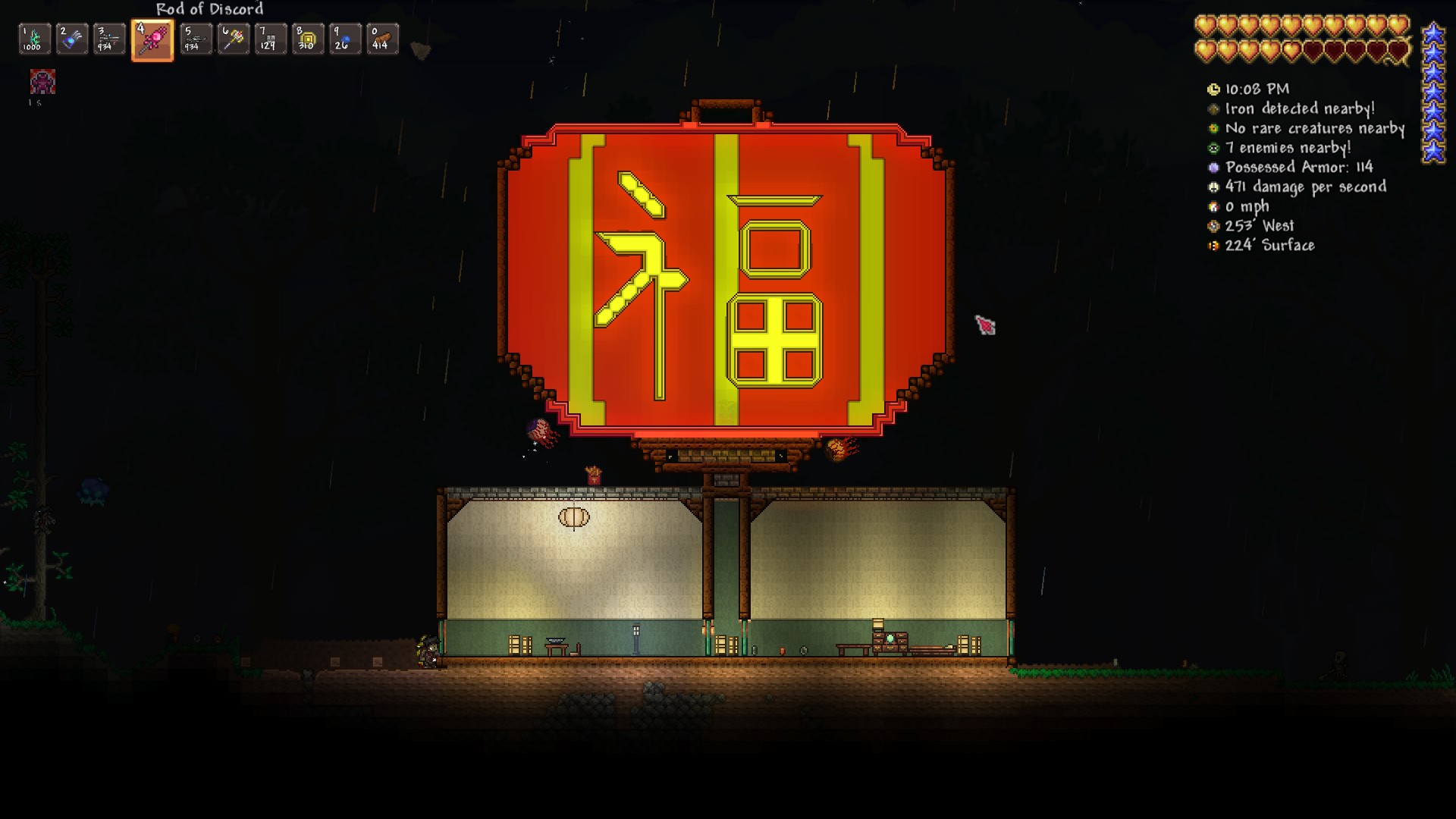Click the Stopwatch icon showing 0 mph
Image resolution: width=1456 pixels, height=819 pixels.
coord(1214,206)
